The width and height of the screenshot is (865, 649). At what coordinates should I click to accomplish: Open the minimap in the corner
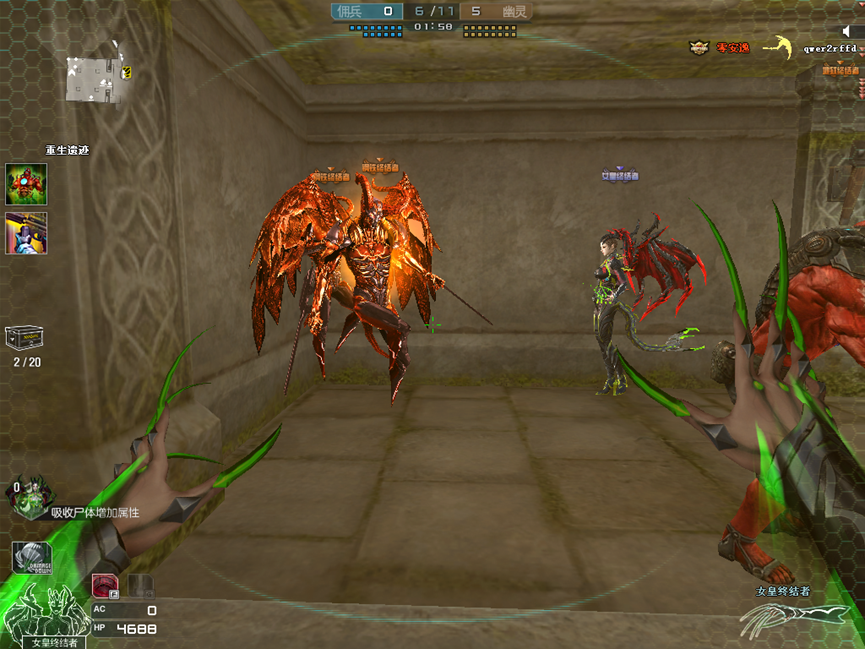96,79
